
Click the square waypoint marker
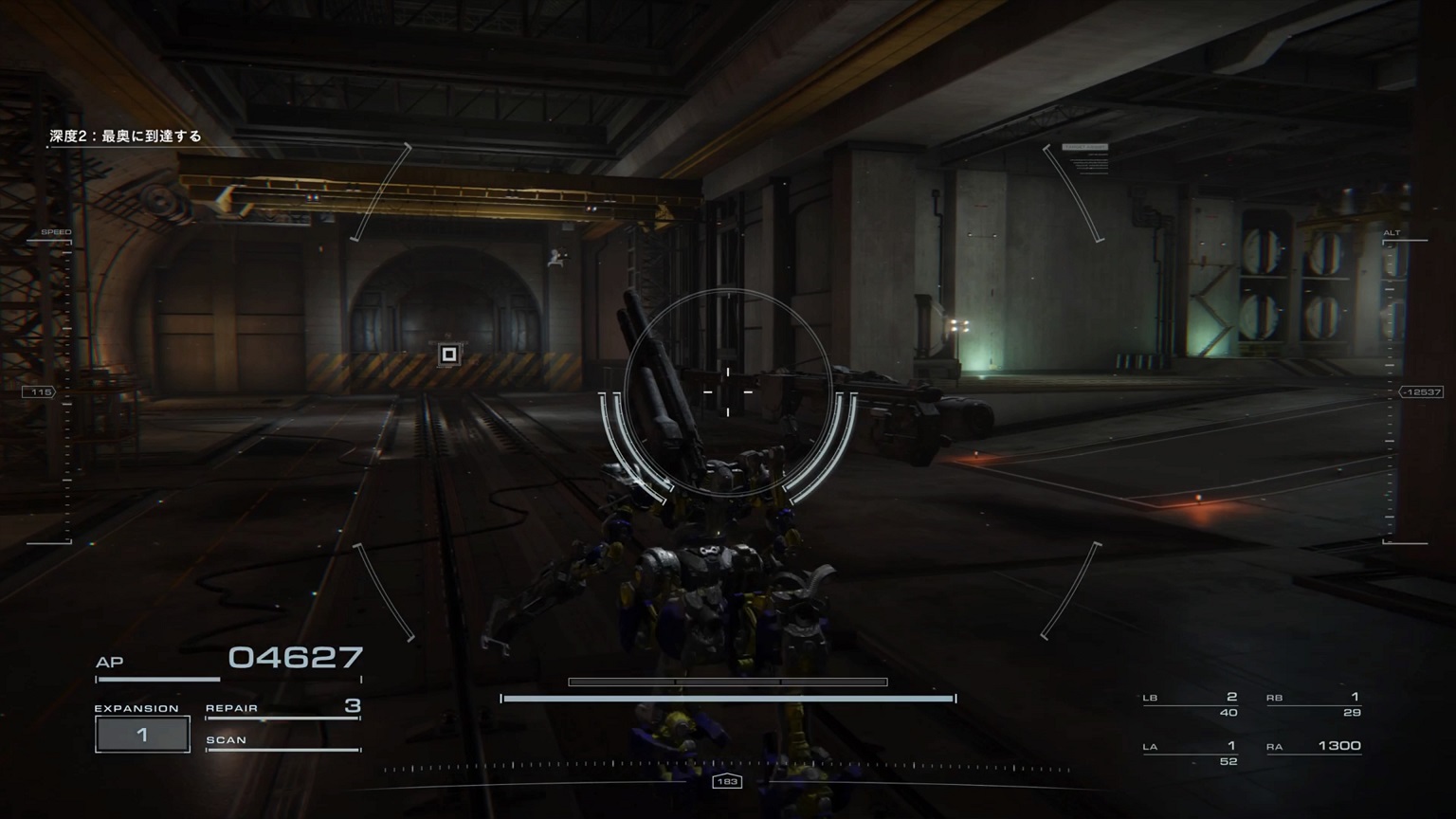tap(449, 355)
